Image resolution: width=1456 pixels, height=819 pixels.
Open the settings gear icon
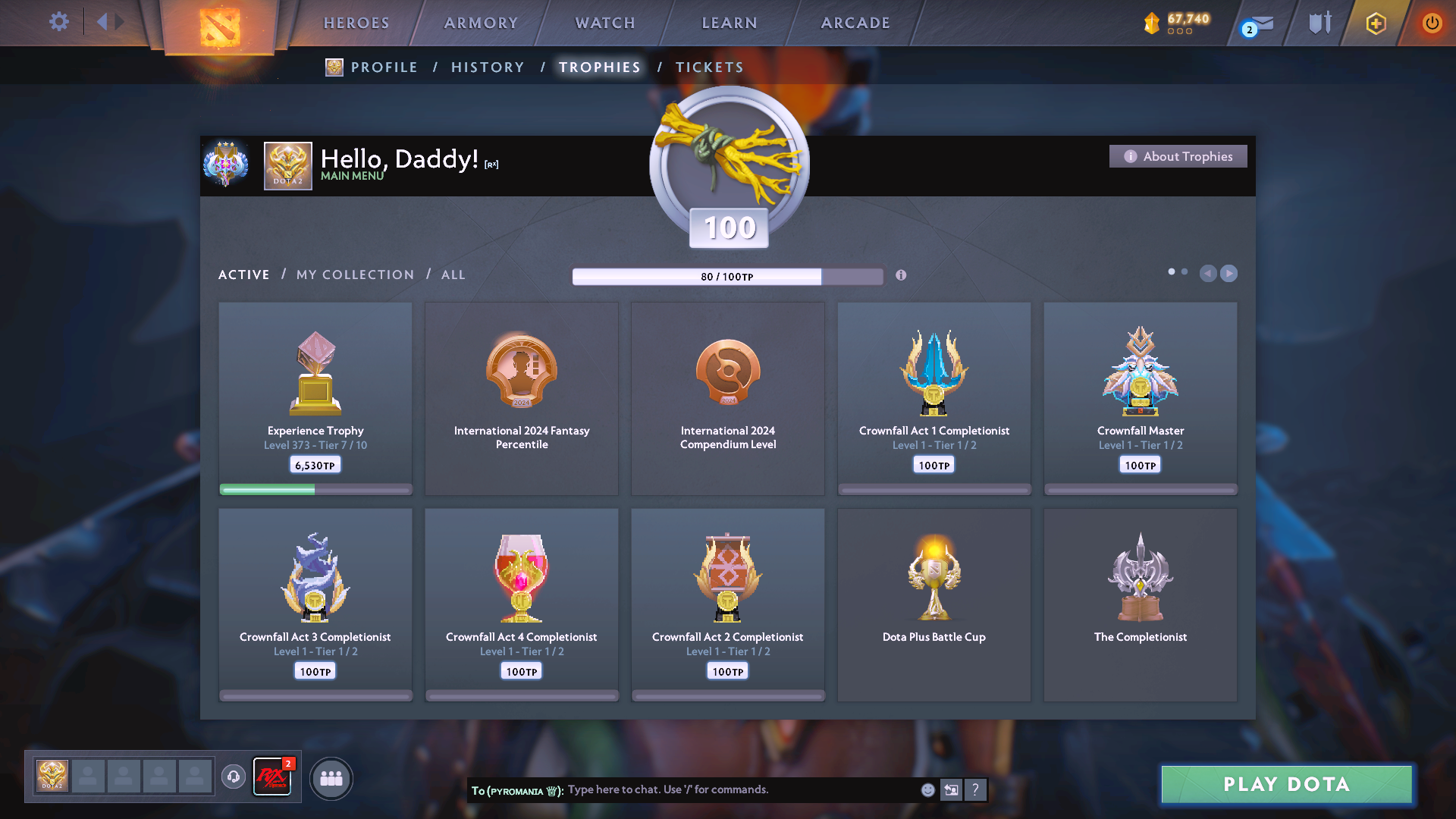58,22
